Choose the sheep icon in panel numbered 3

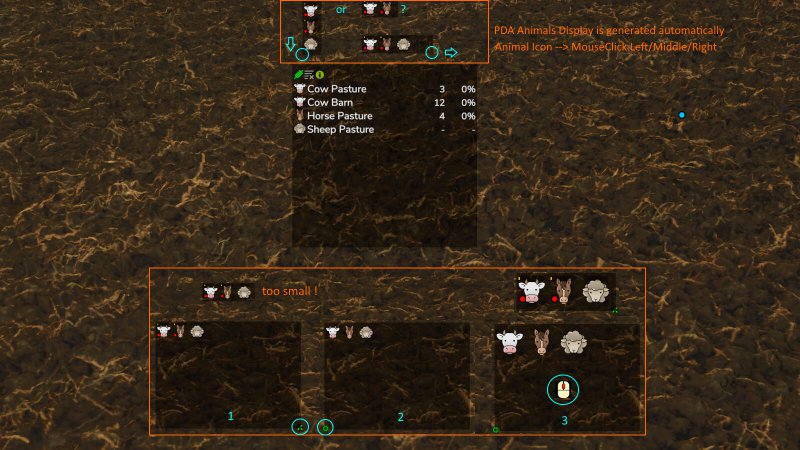[x=574, y=342]
